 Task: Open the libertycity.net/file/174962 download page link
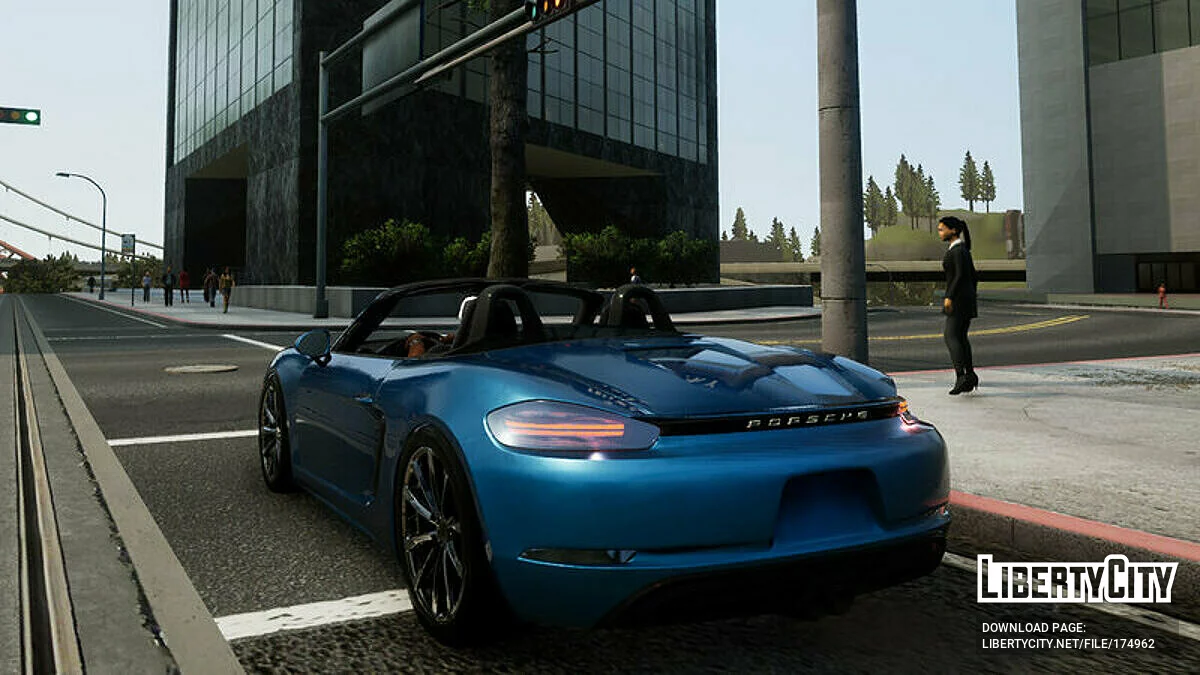coord(1067,644)
